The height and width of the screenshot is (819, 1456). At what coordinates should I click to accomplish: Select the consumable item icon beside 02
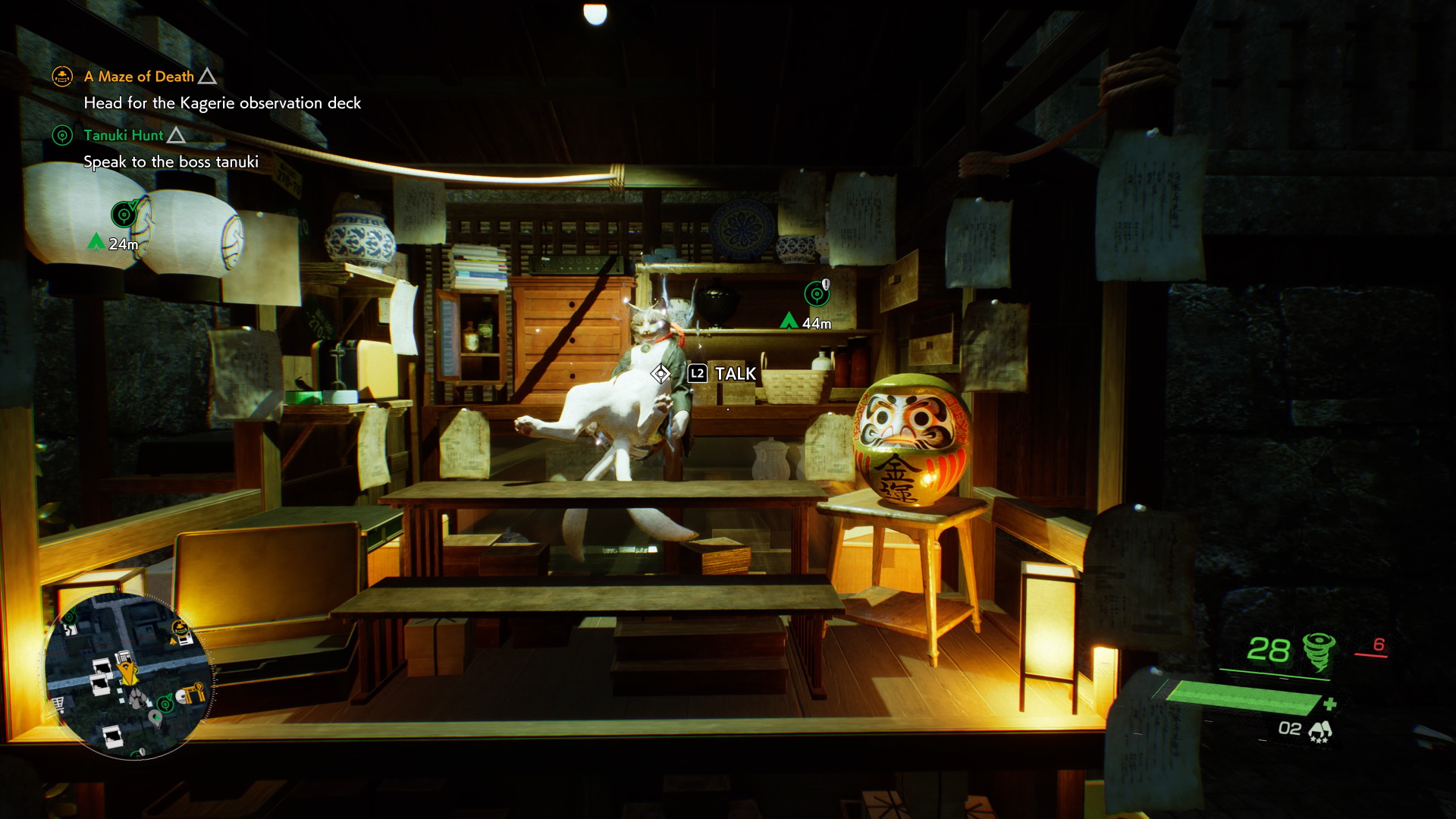coord(1320,730)
